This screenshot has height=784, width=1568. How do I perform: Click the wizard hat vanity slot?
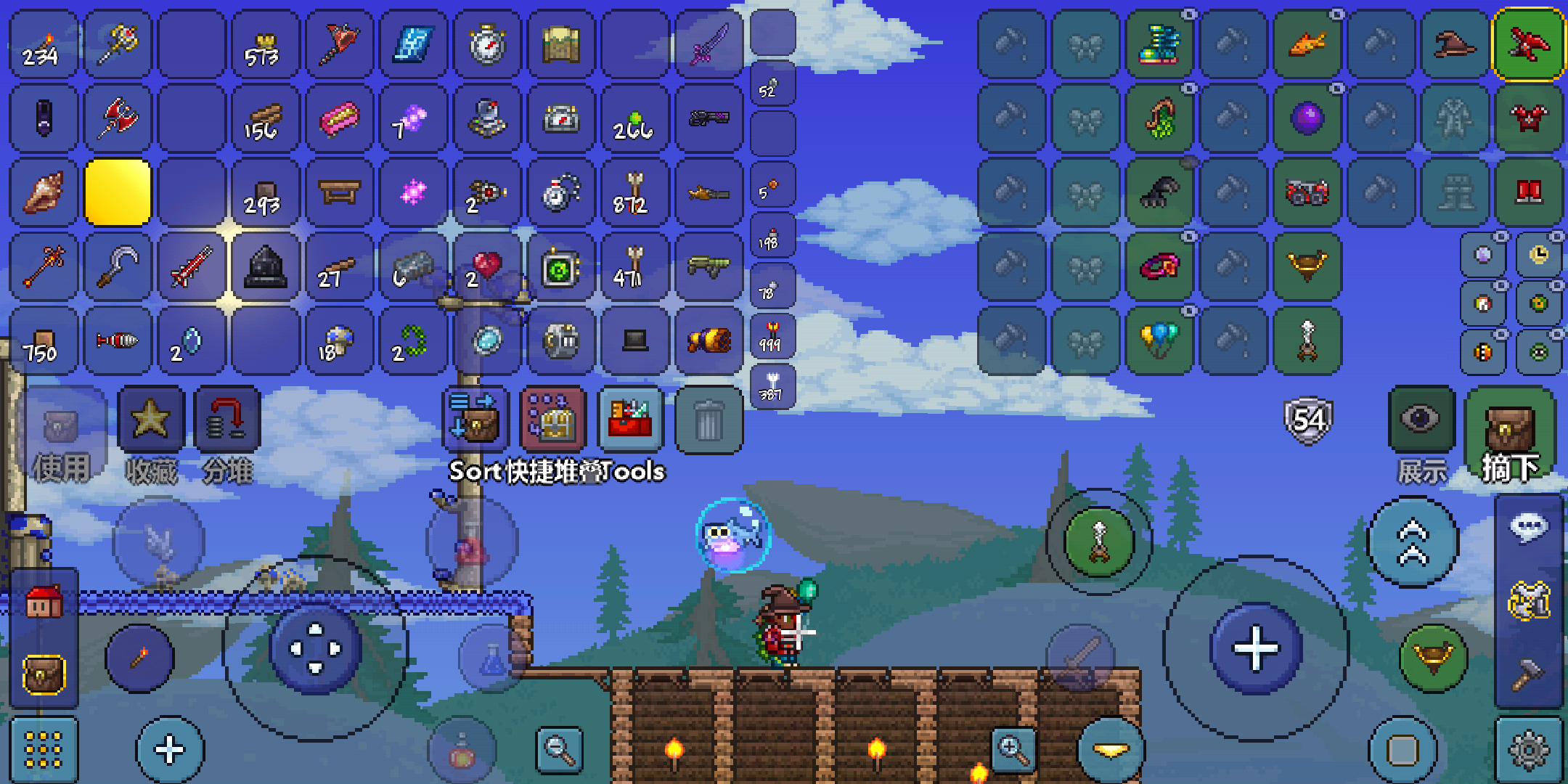pos(1455,44)
